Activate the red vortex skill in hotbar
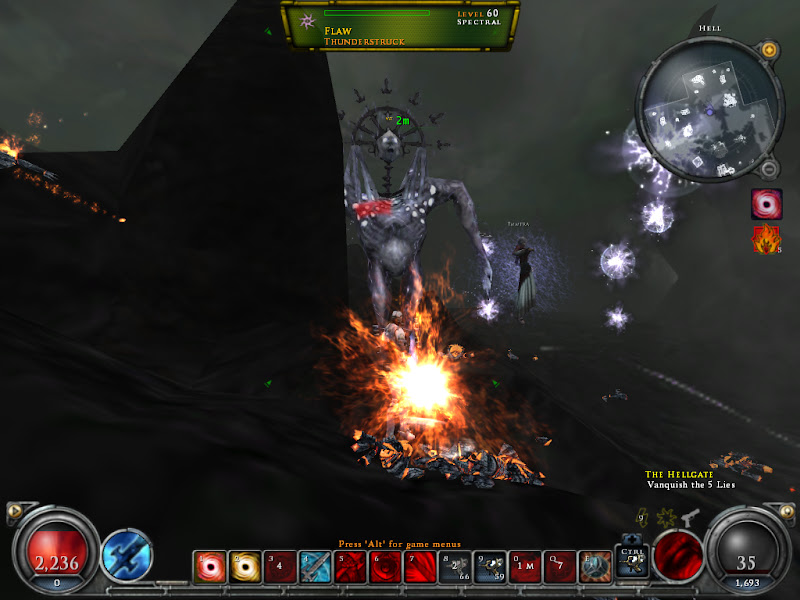Image resolution: width=800 pixels, height=600 pixels. [x=211, y=567]
